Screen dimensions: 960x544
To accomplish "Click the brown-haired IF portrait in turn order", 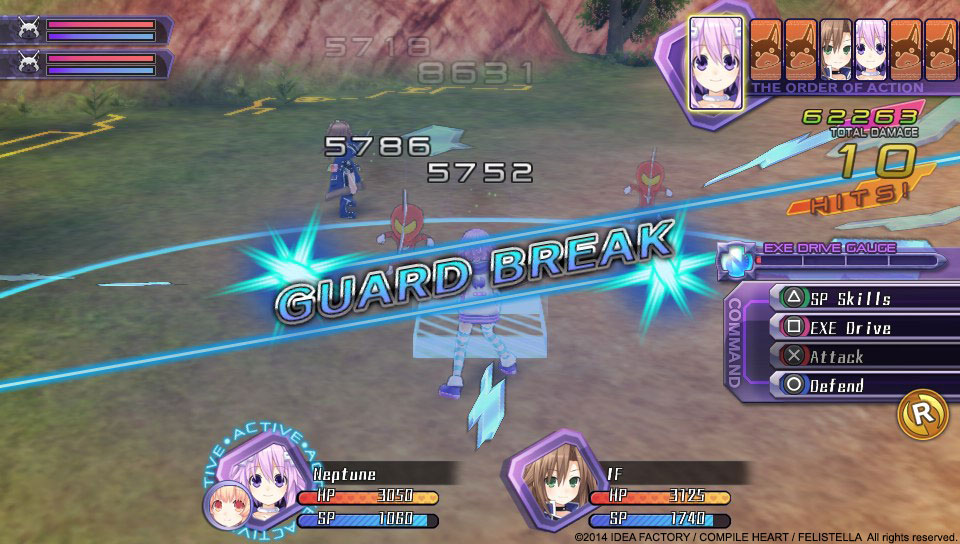I will tap(834, 48).
